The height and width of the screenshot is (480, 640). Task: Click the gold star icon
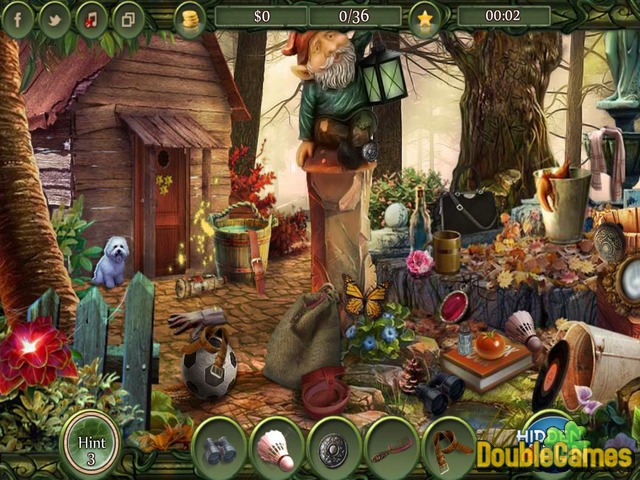(424, 18)
